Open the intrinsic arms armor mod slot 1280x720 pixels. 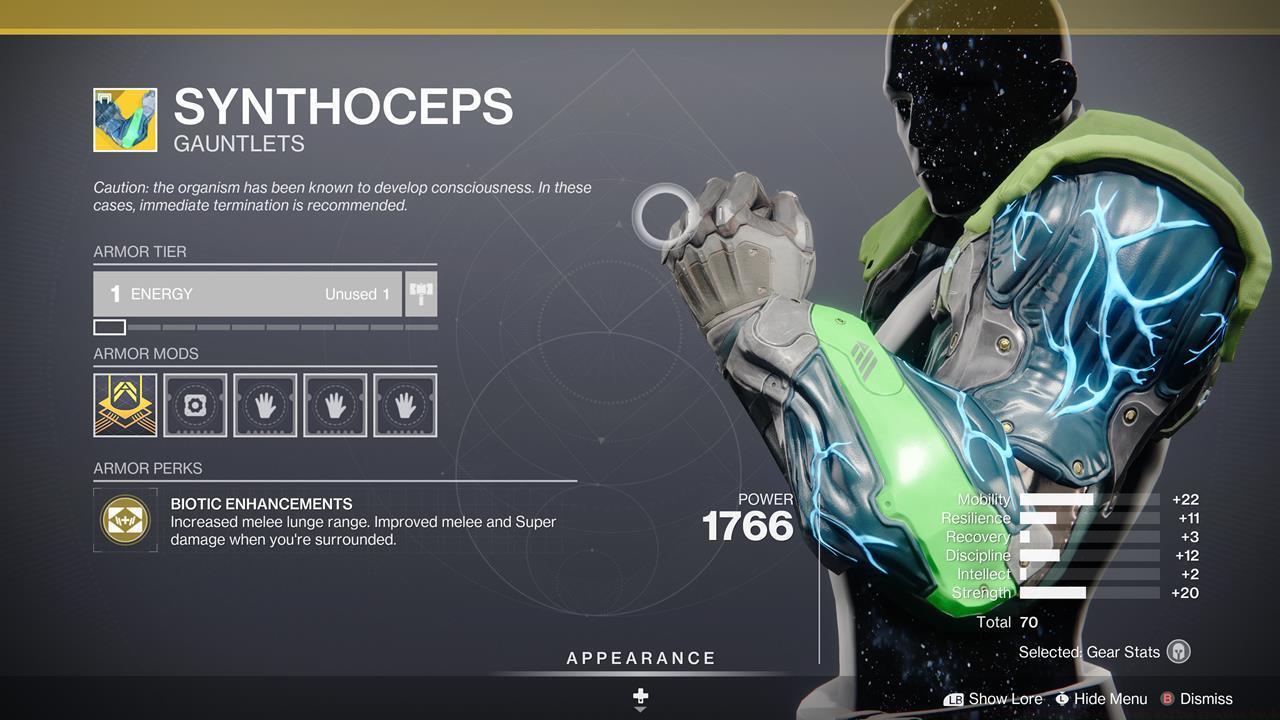click(125, 404)
